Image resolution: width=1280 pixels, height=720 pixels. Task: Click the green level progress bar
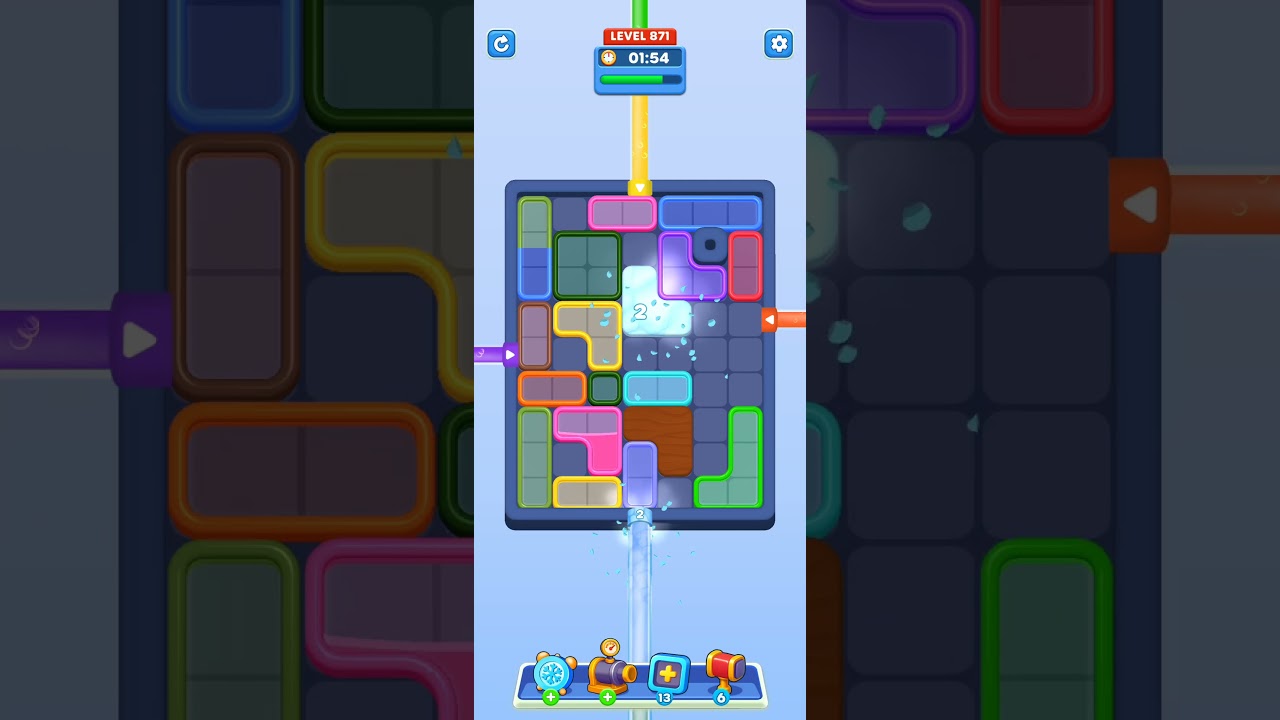tap(640, 79)
